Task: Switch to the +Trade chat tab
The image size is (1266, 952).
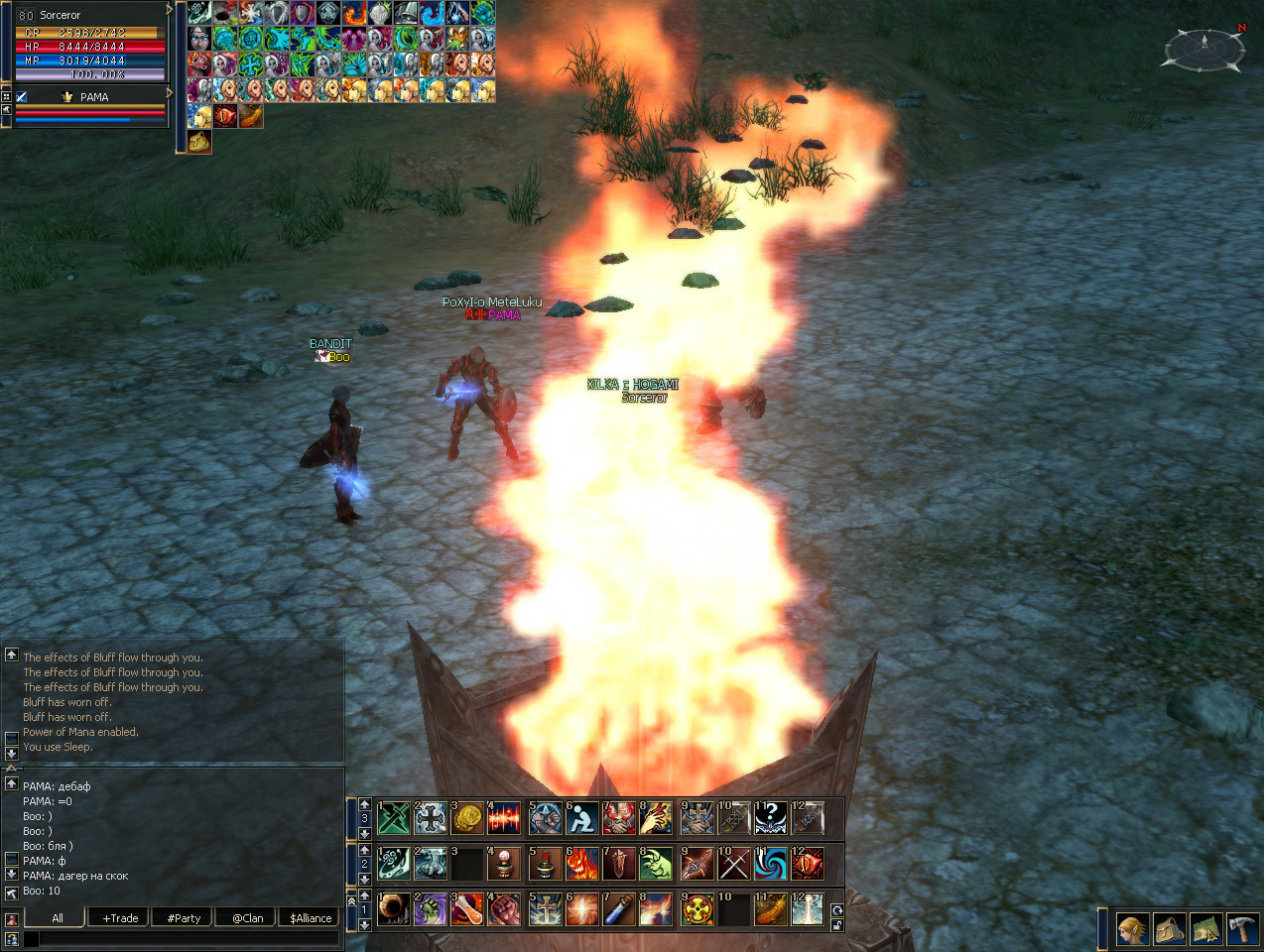Action: [x=120, y=918]
